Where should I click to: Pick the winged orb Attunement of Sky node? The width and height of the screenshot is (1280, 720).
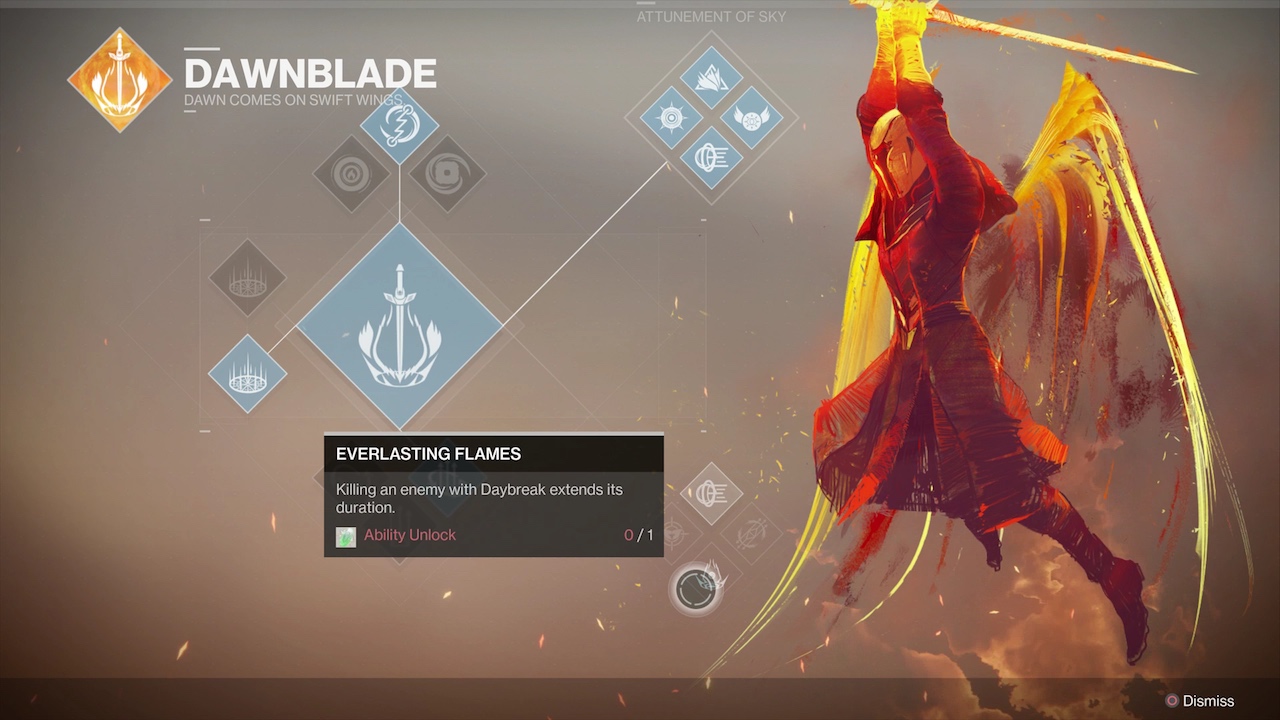pos(751,117)
